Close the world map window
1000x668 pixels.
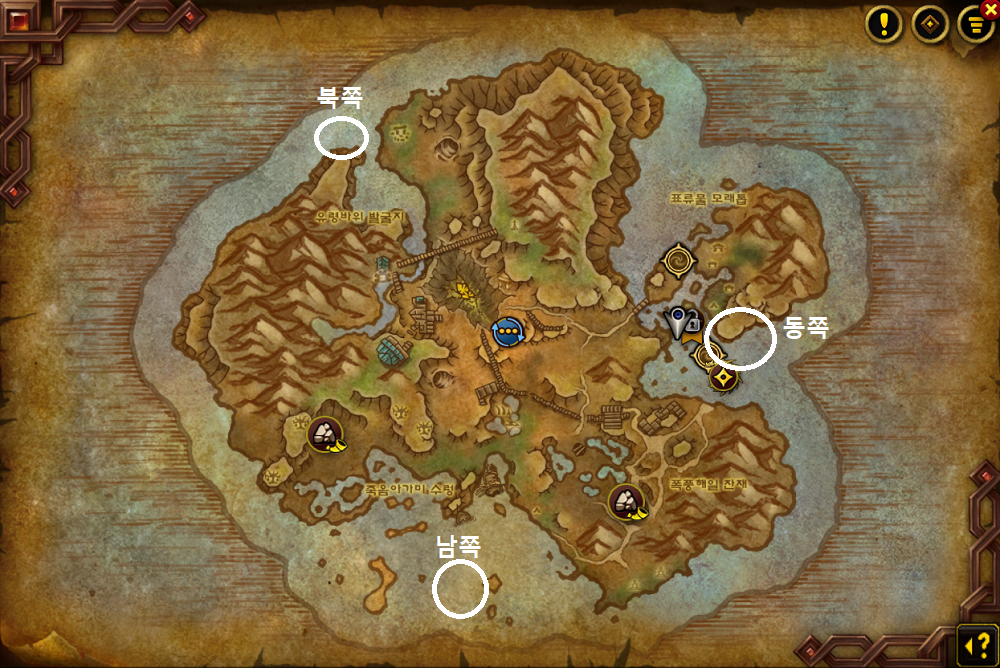point(990,8)
